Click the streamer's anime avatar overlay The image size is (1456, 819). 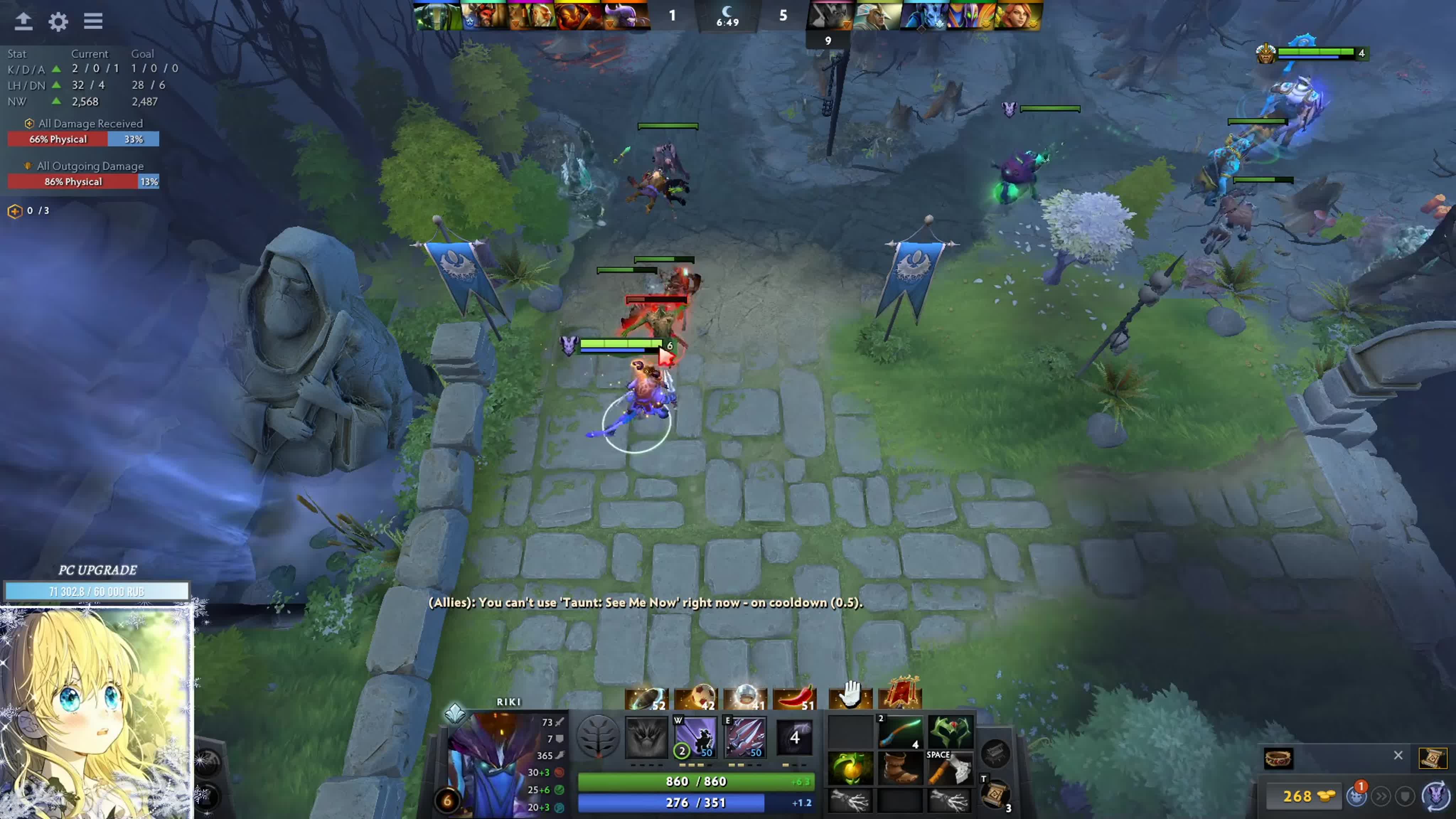point(96,712)
